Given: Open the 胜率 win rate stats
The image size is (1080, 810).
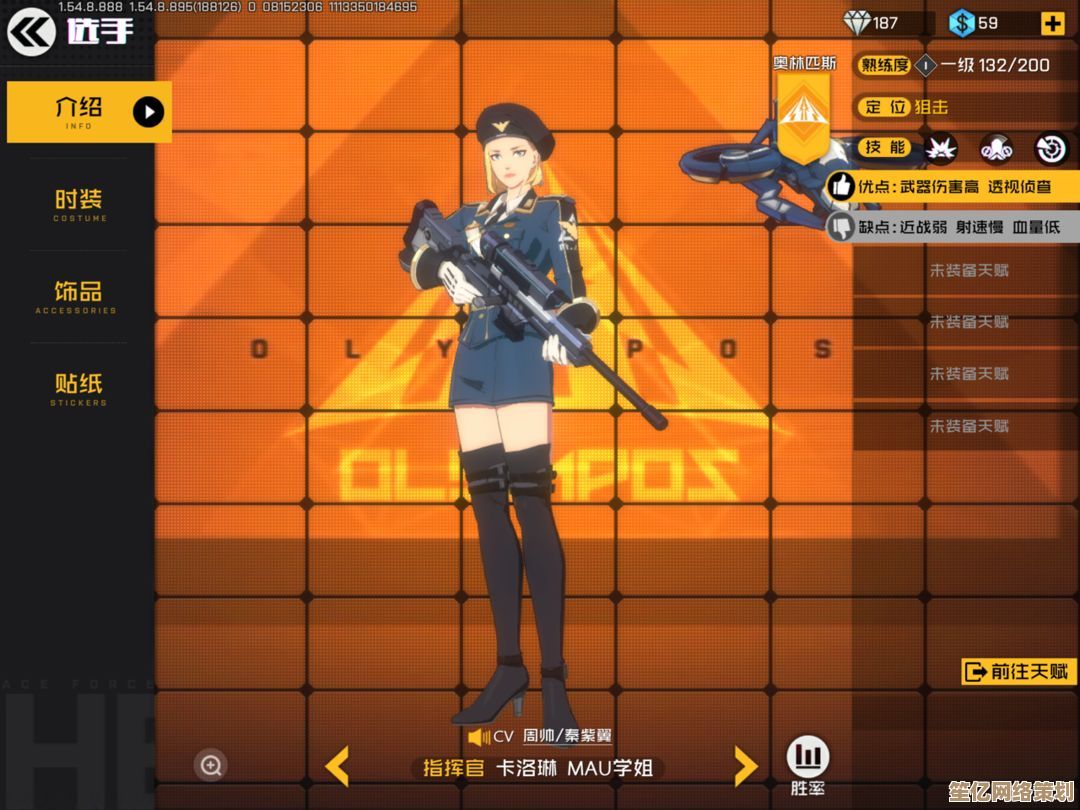Looking at the screenshot, I should coord(808,764).
